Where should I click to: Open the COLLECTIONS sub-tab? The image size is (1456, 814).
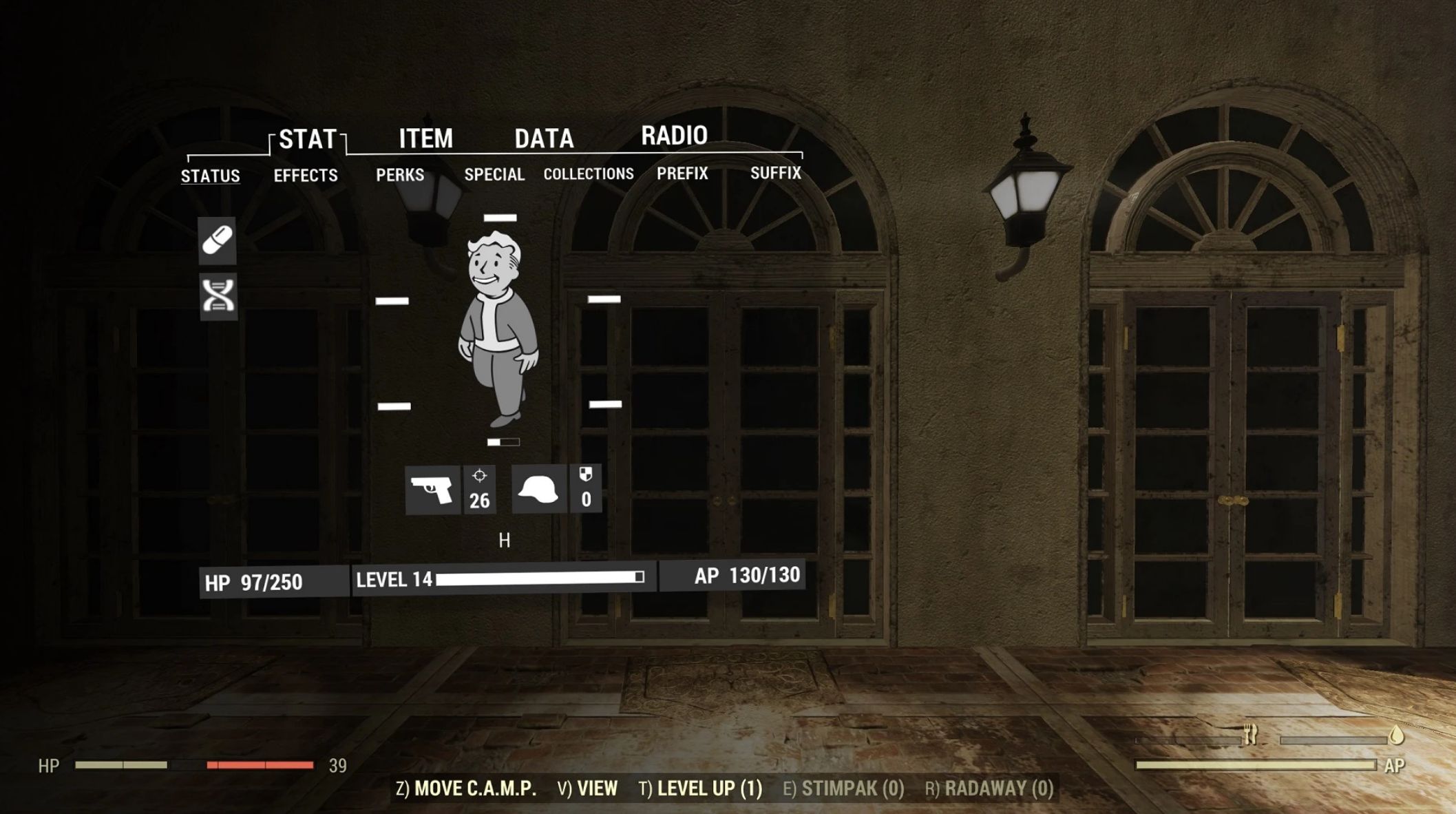pyautogui.click(x=589, y=174)
